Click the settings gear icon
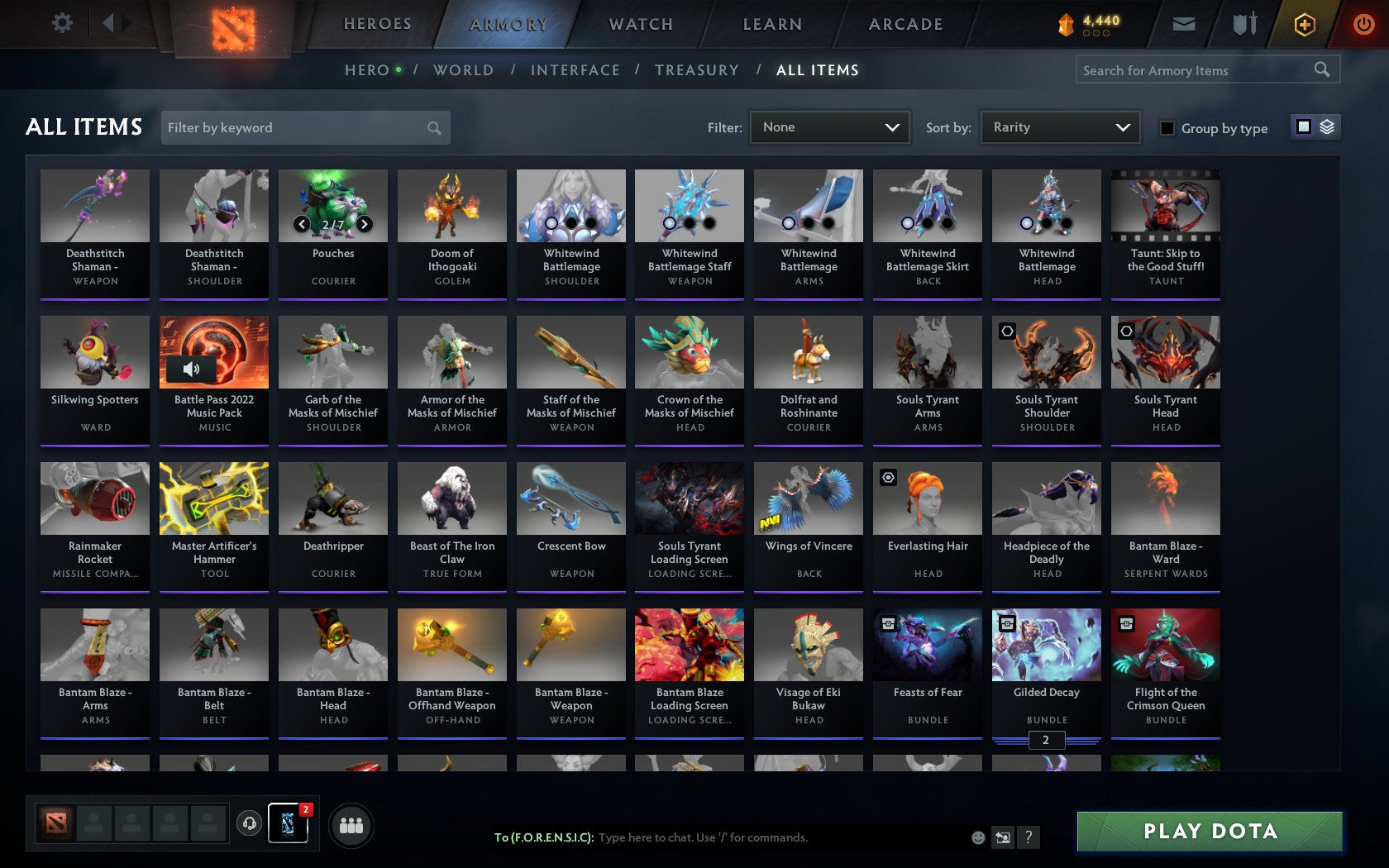 (60, 24)
